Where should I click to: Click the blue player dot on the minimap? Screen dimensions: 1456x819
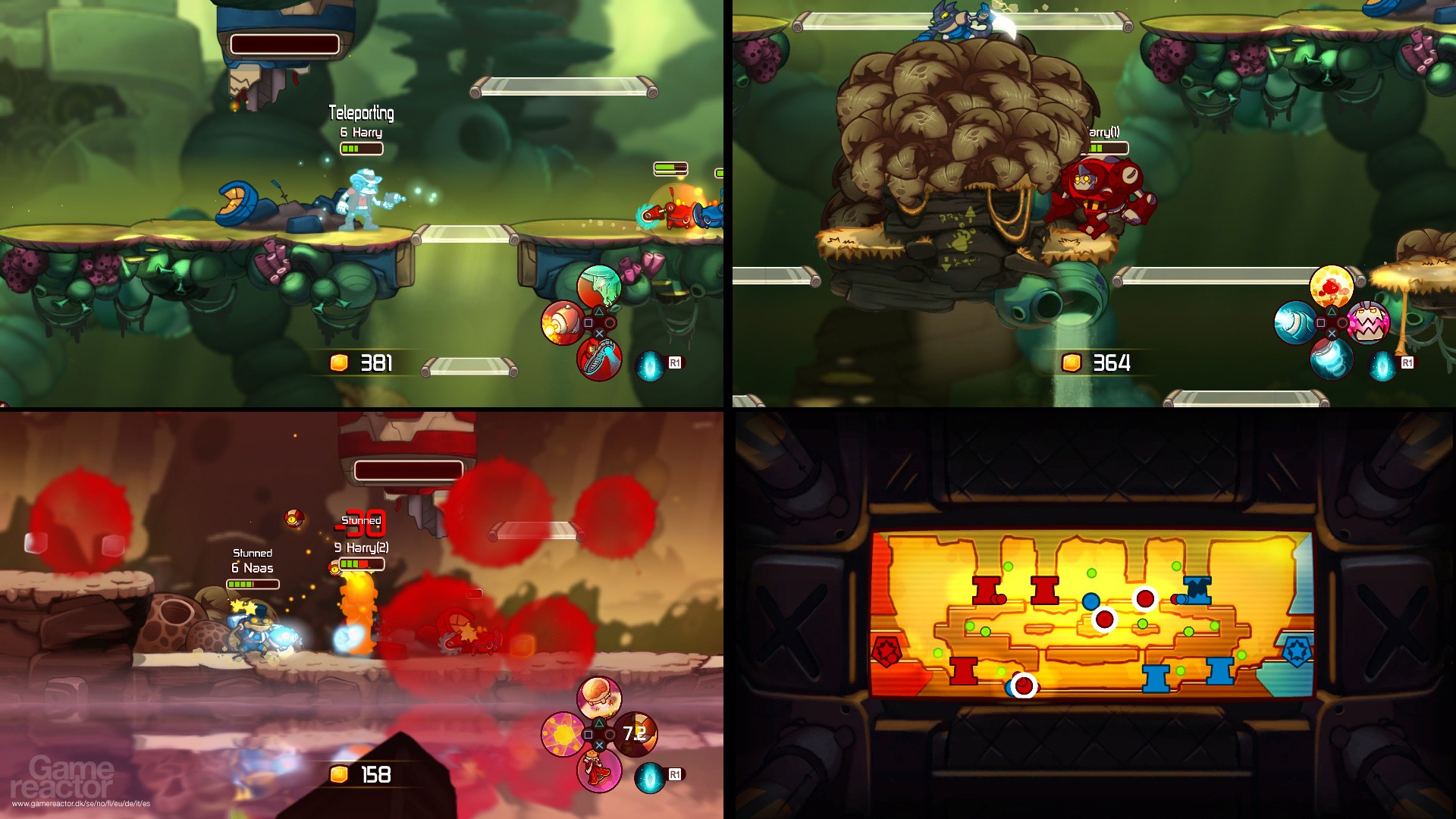(1090, 599)
